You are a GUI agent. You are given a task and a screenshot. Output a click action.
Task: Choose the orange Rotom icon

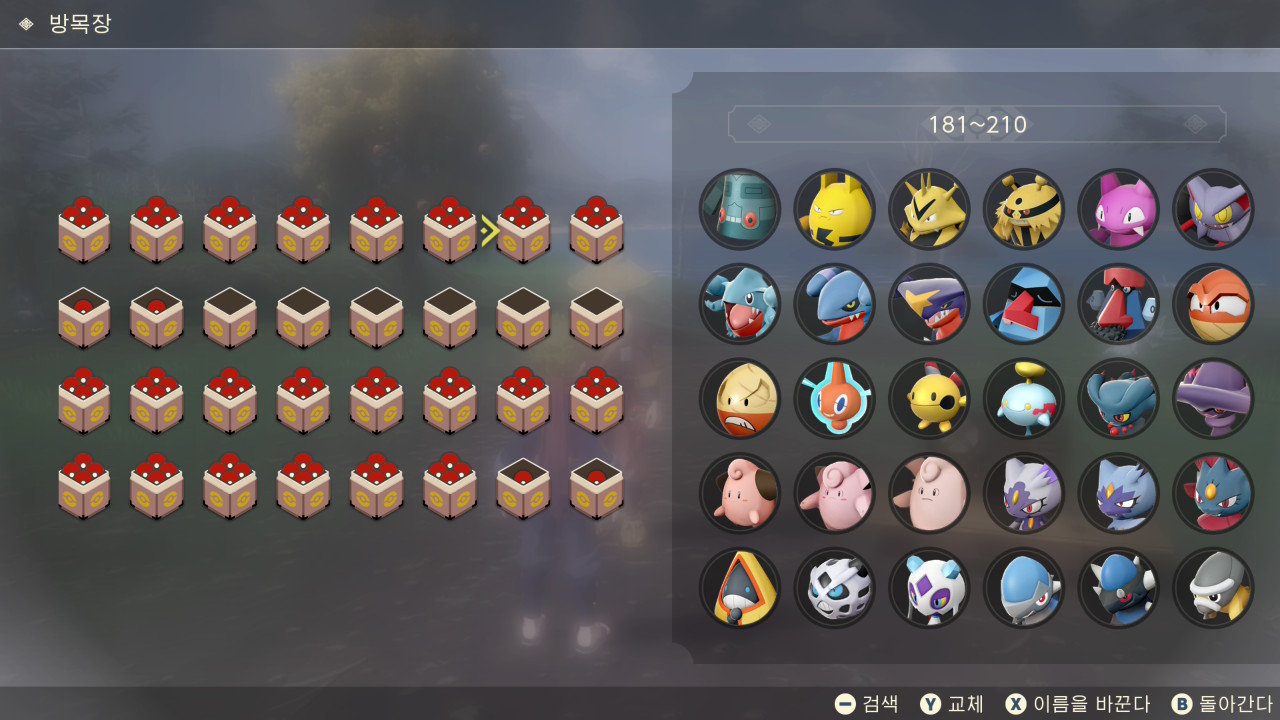[x=835, y=399]
